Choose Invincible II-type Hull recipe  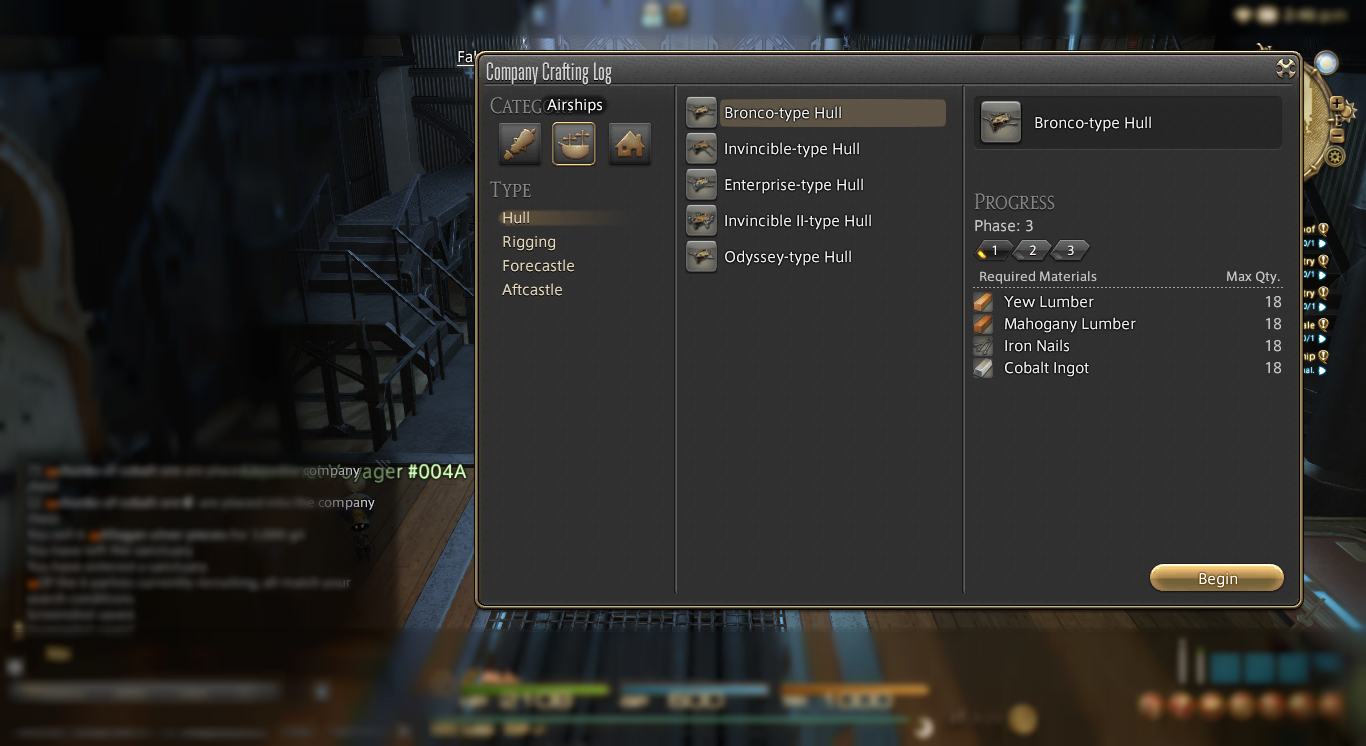coord(797,221)
